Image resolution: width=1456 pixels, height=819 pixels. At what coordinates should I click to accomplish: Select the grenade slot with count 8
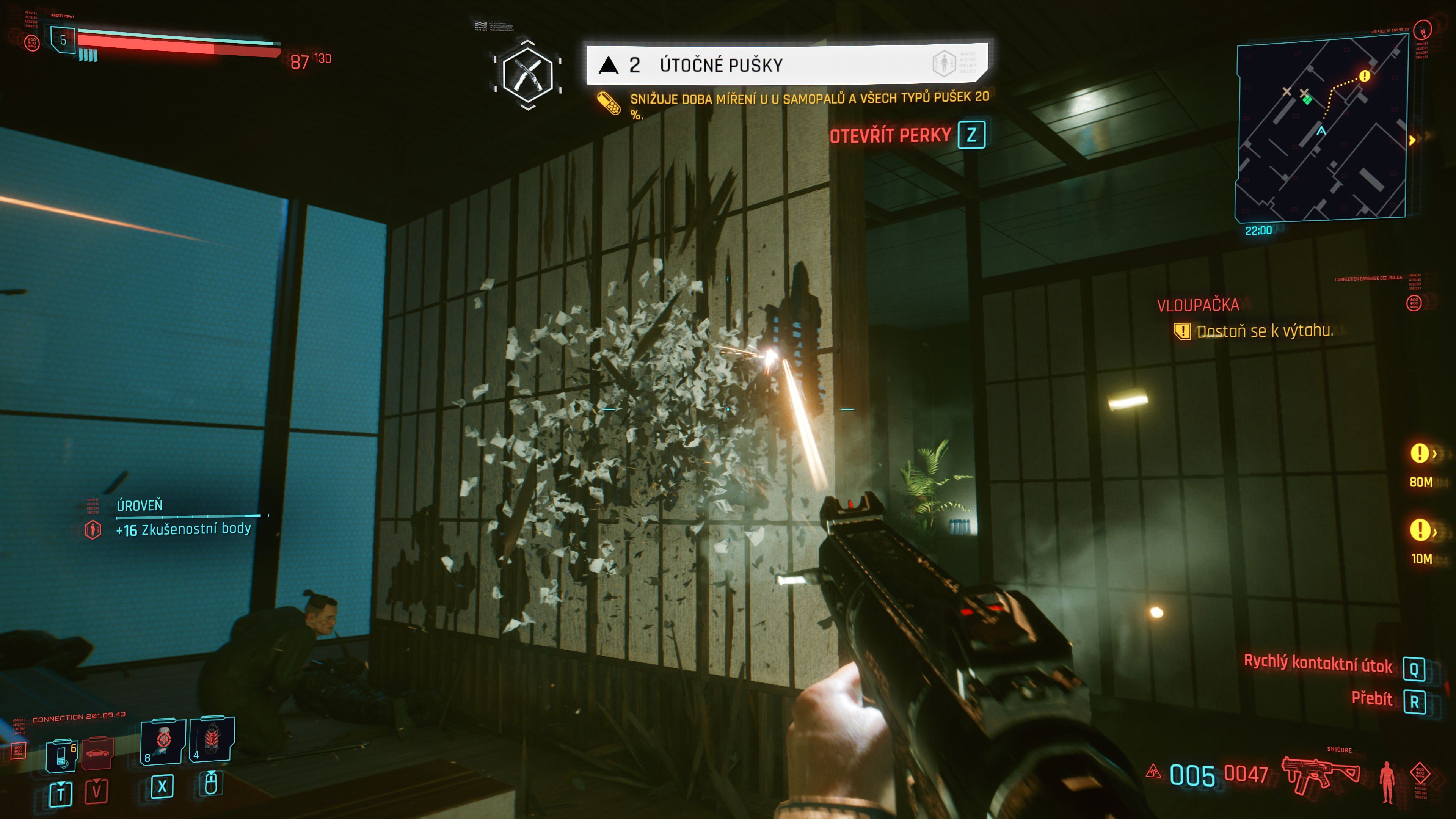click(x=163, y=741)
